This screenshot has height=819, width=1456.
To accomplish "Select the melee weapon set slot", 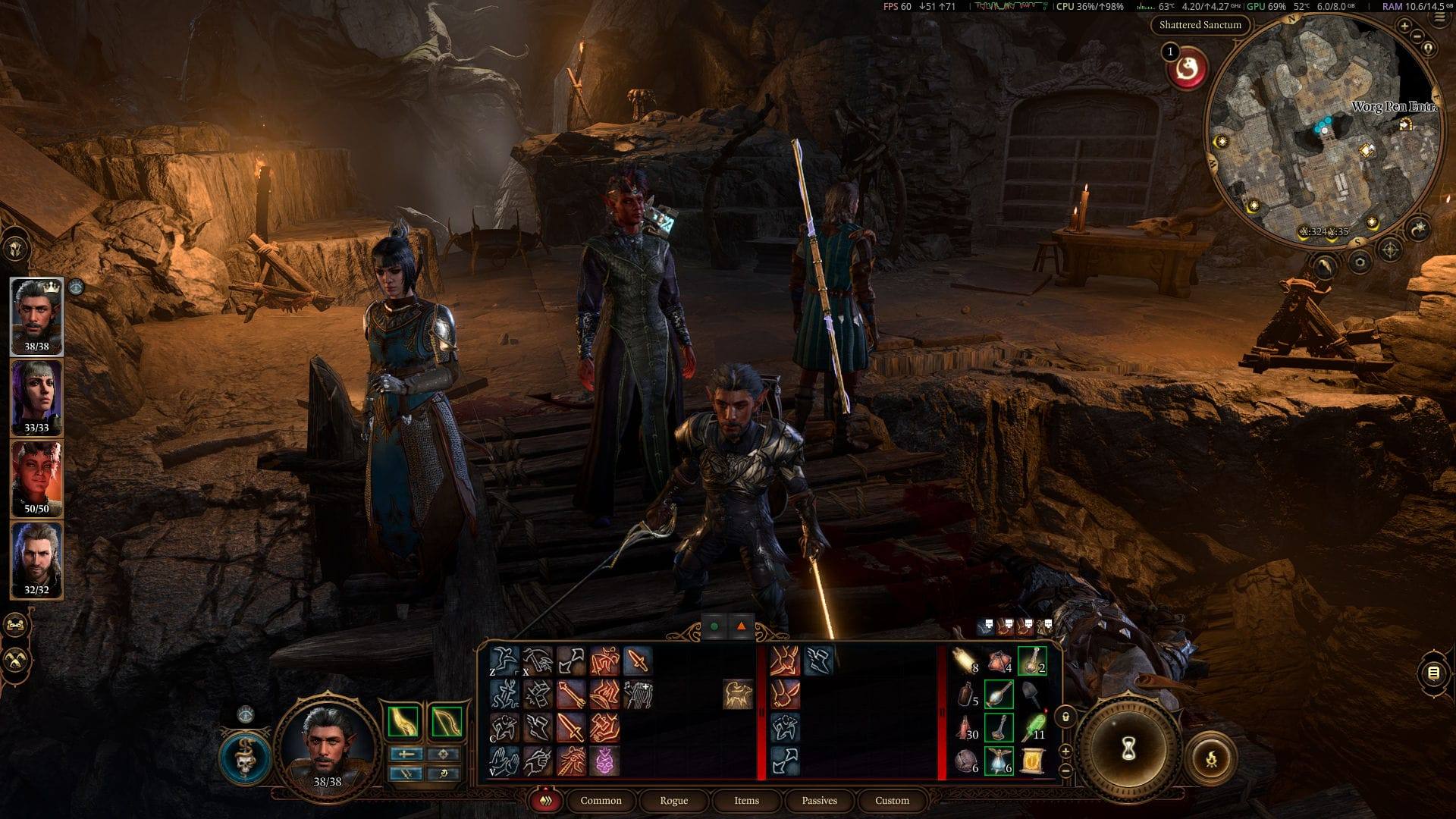I will [x=403, y=721].
